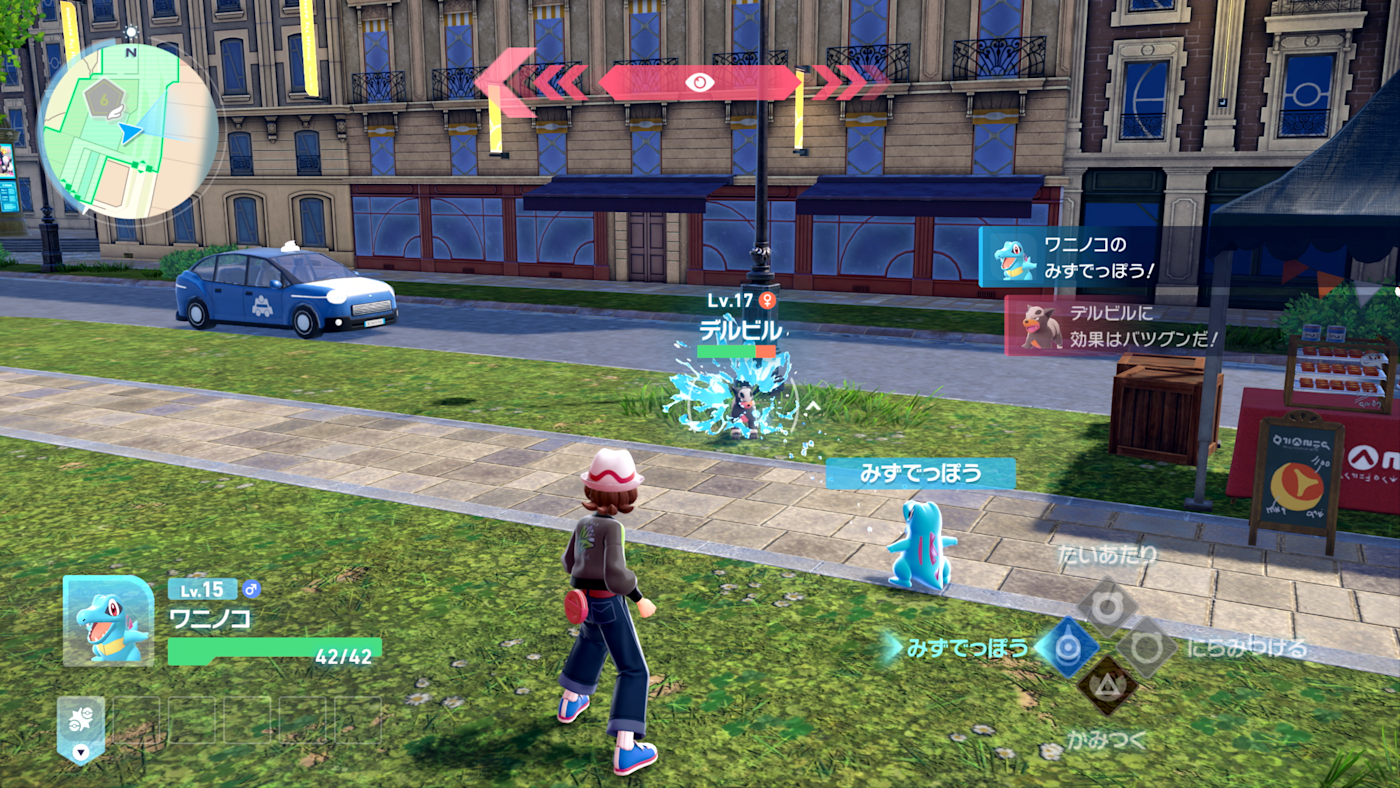Activate the にらみつける move diamond
The width and height of the screenshot is (1400, 788).
1147,648
